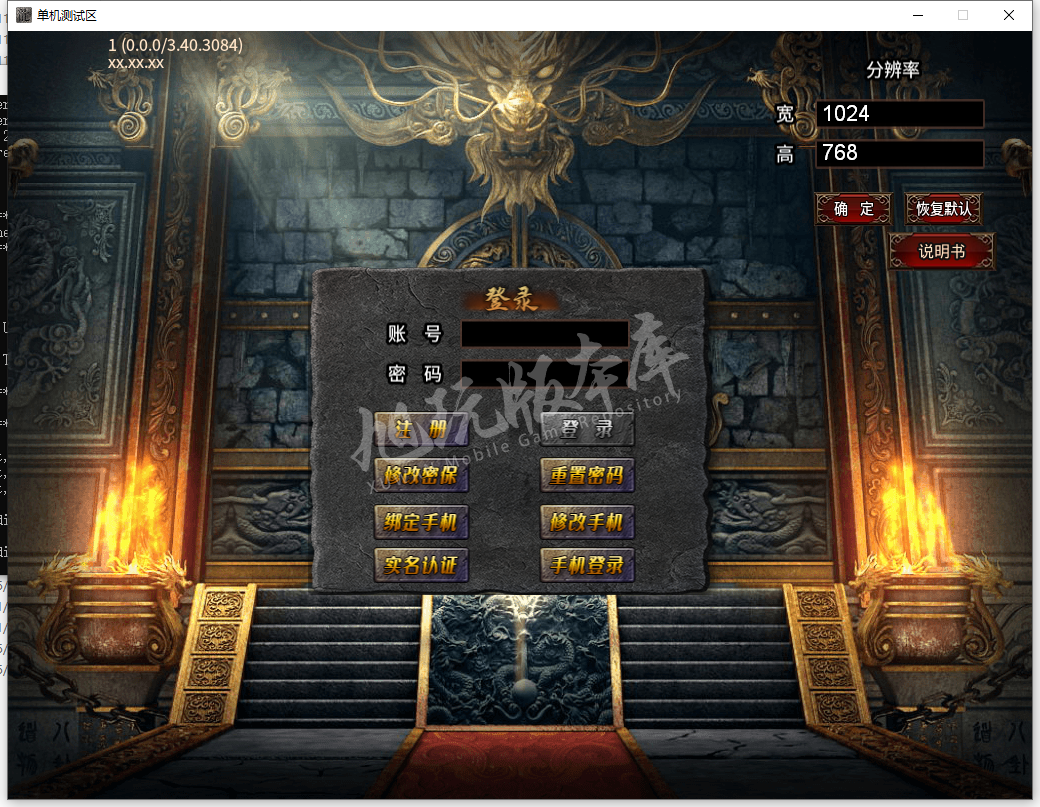Image resolution: width=1040 pixels, height=807 pixels.
Task: Restore defaults with 恢复默认
Action: pyautogui.click(x=943, y=209)
